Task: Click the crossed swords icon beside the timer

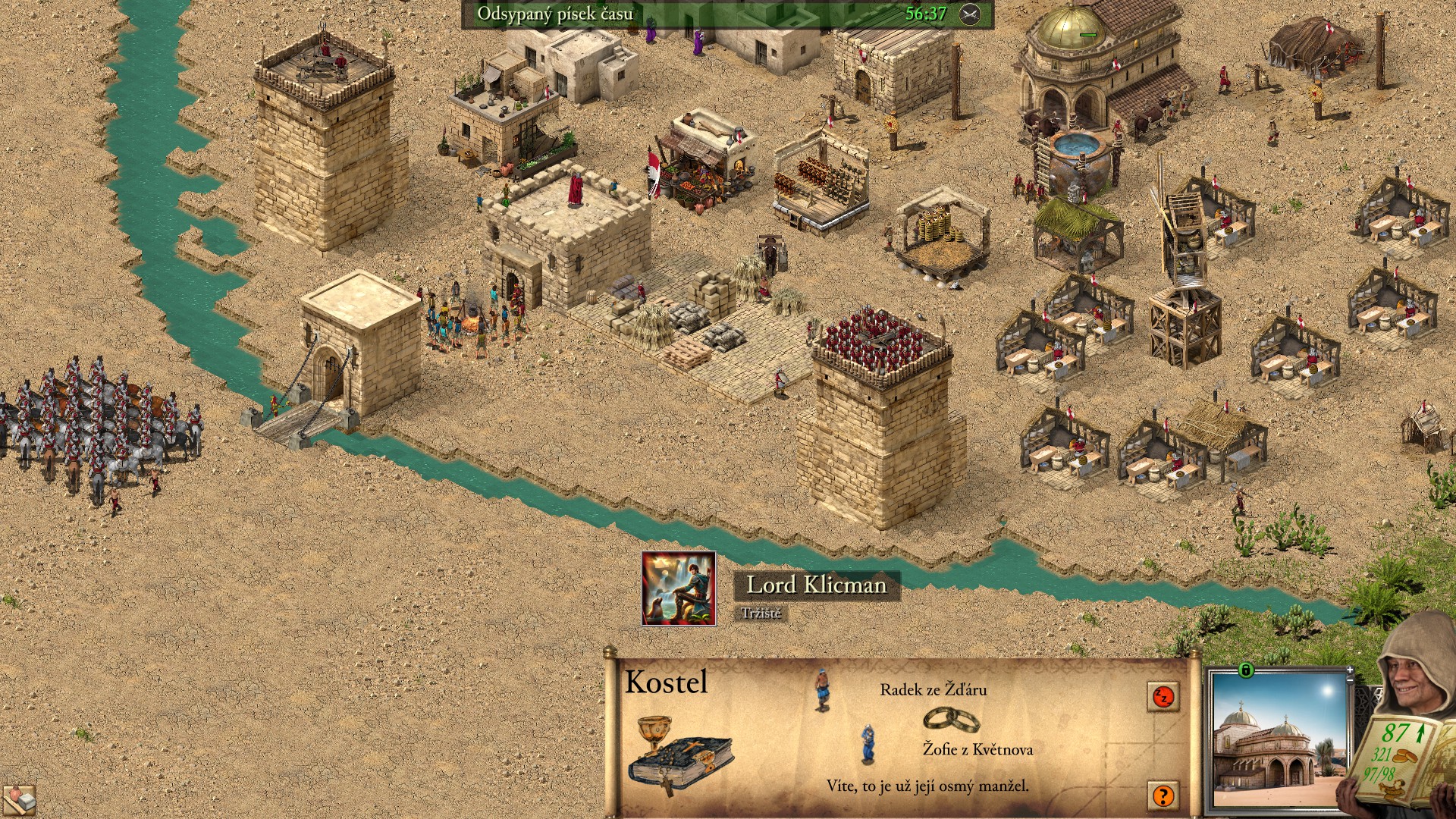Action: (x=970, y=14)
